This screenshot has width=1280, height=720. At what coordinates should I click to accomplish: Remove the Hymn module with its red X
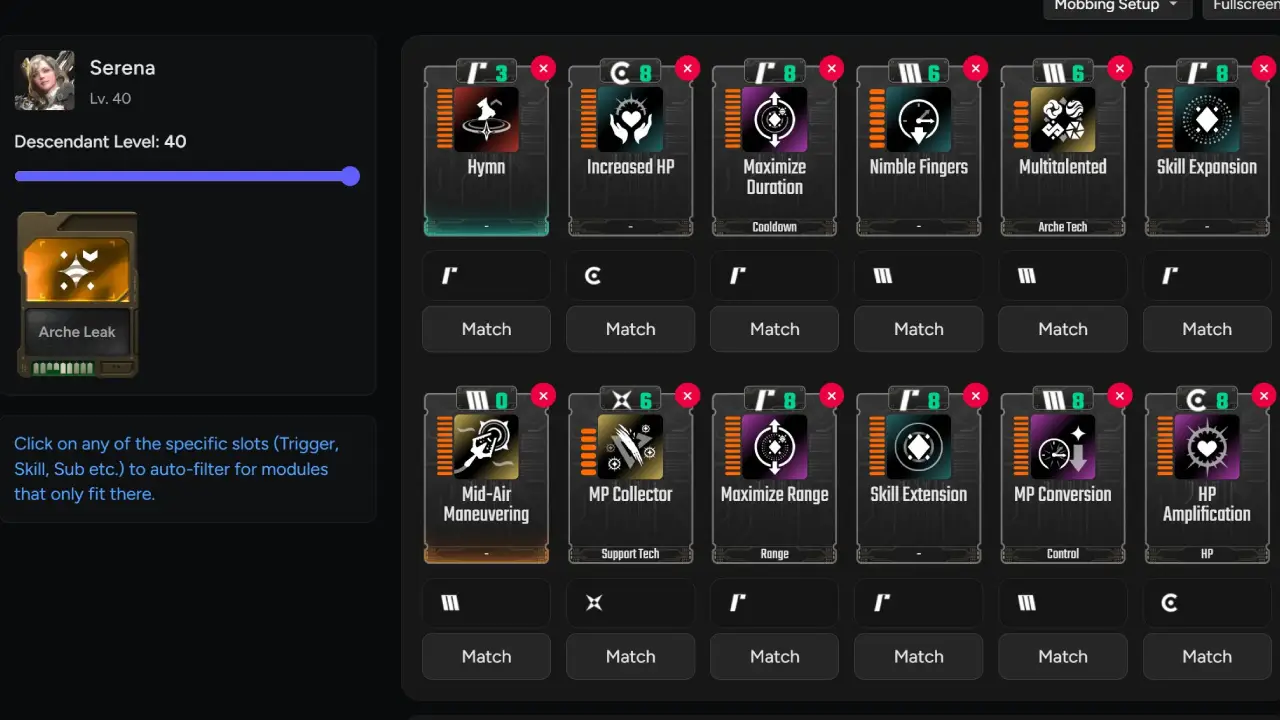point(543,68)
